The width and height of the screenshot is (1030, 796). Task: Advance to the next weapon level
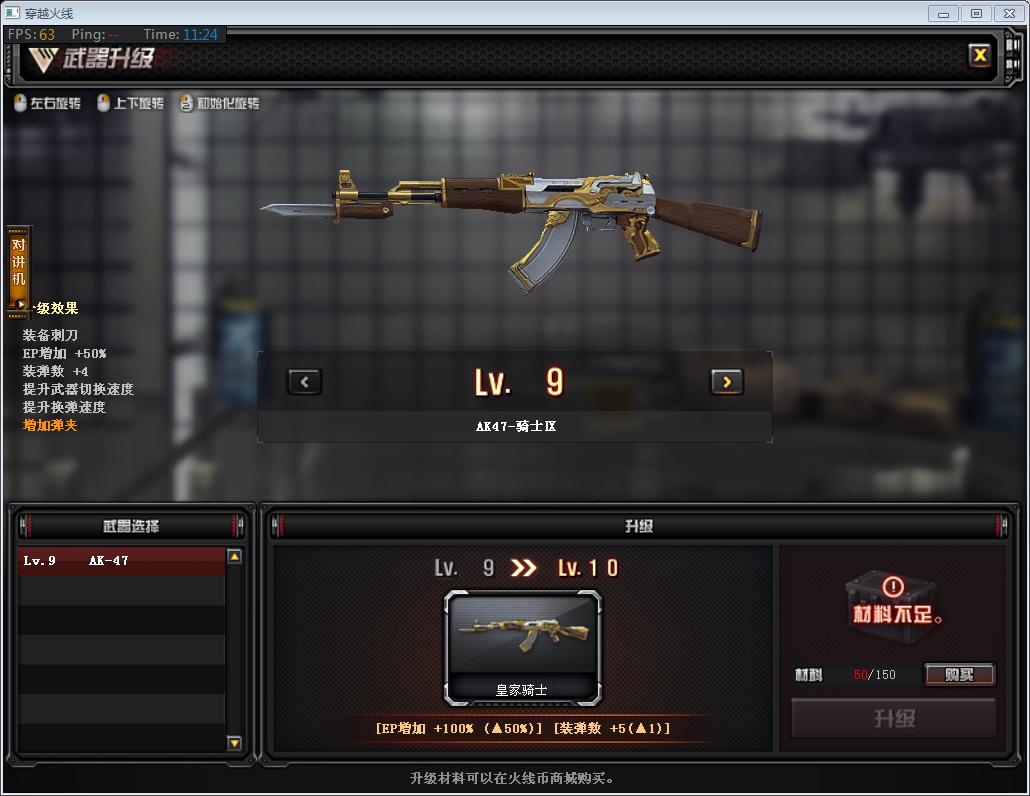(726, 381)
